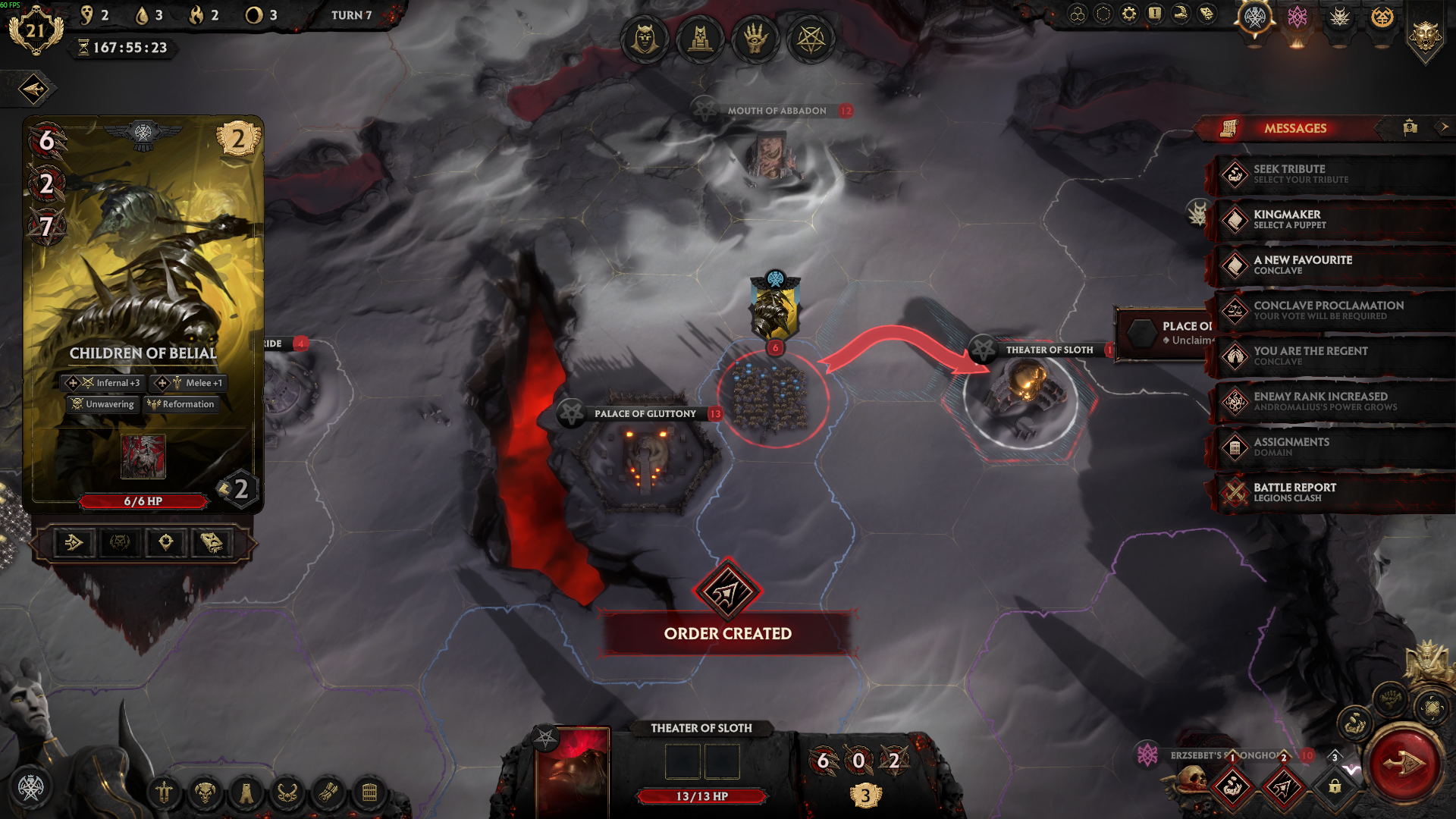Open the horned skull menu icon
Image resolution: width=1456 pixels, height=819 pixels.
205,793
